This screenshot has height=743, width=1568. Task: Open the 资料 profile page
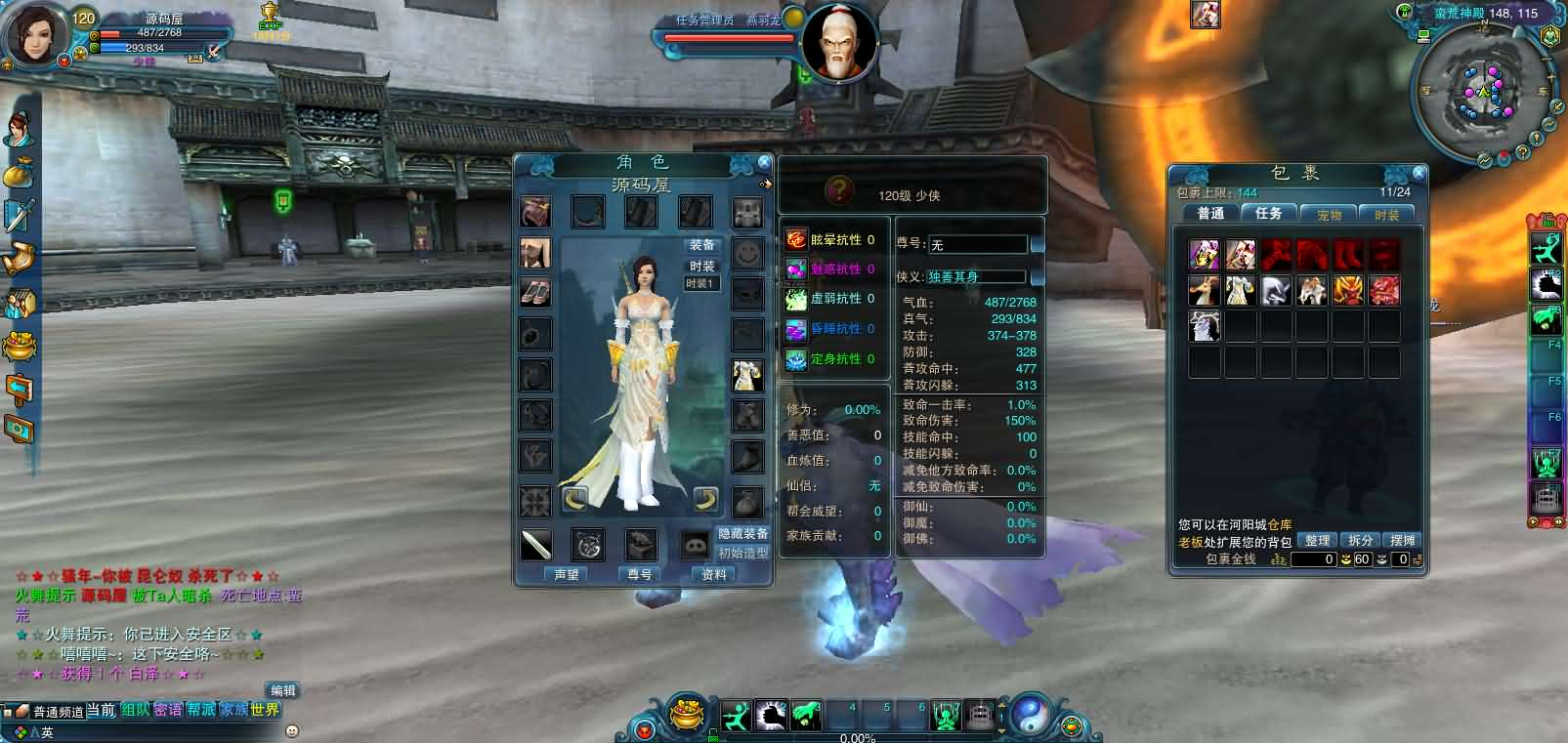(714, 574)
